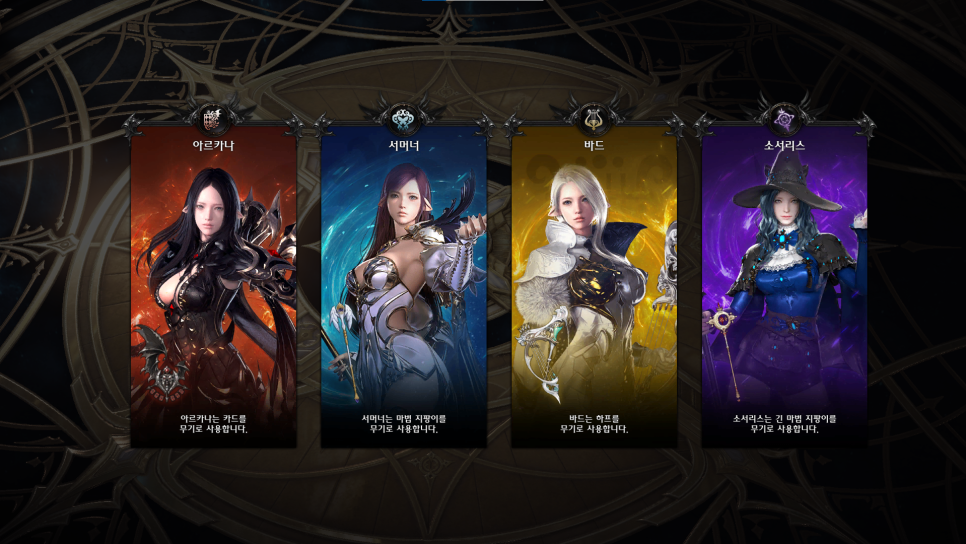This screenshot has height=544, width=966.
Task: Click the Summoner emblem icon
Action: [403, 120]
